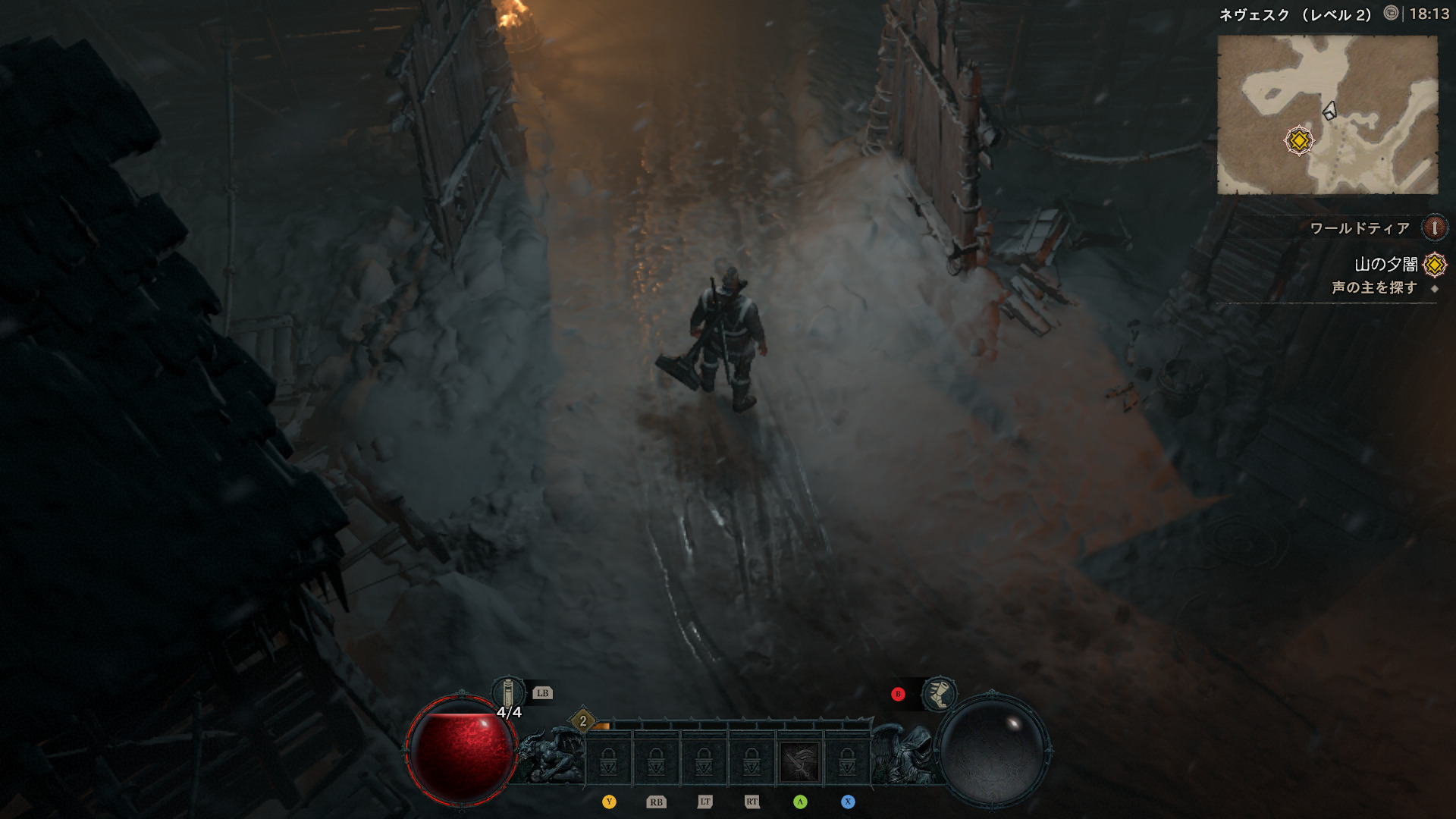The width and height of the screenshot is (1456, 819).
Task: Click the quest objective 声の主を探す
Action: click(x=1374, y=288)
